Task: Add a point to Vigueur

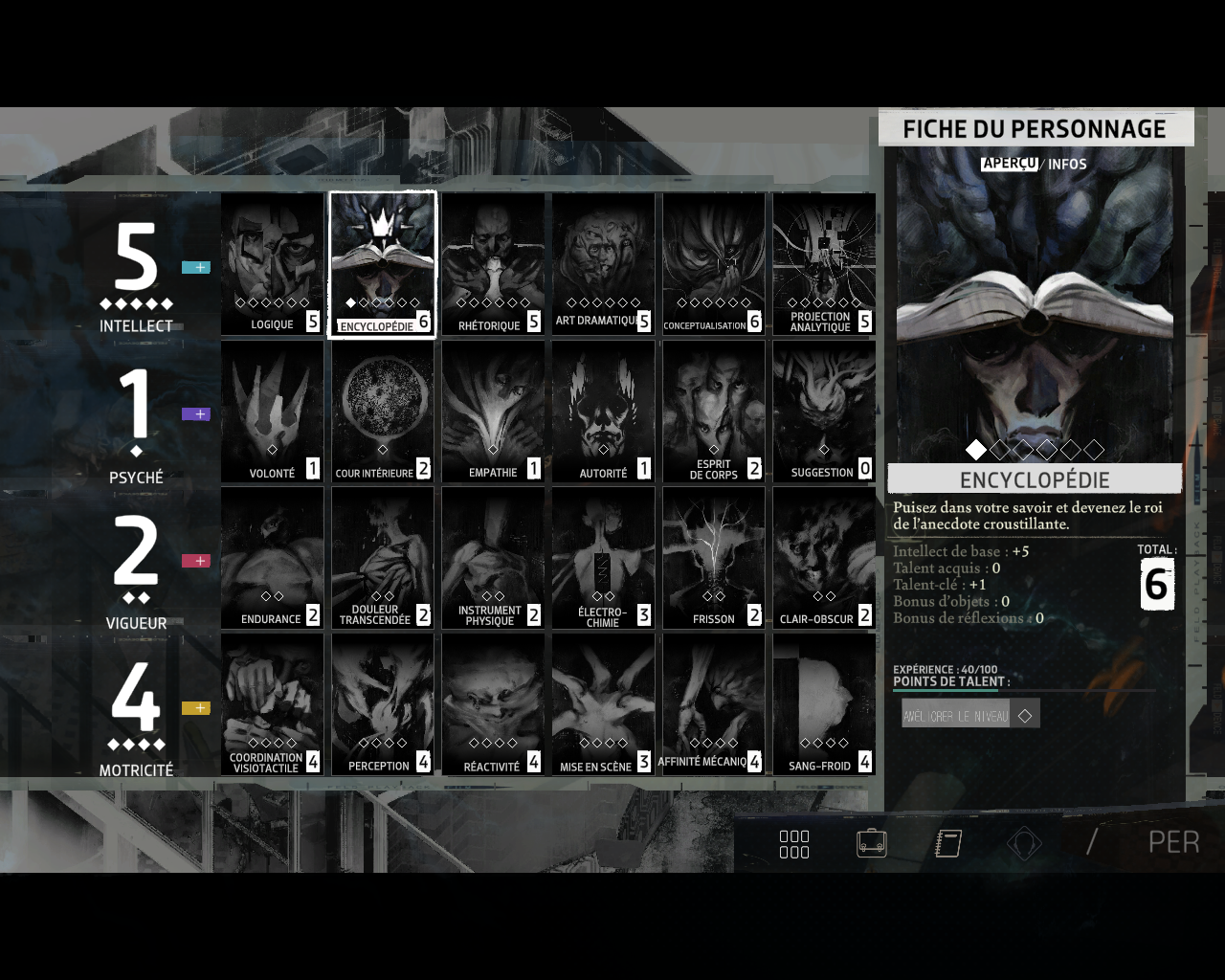Action: pyautogui.click(x=196, y=561)
